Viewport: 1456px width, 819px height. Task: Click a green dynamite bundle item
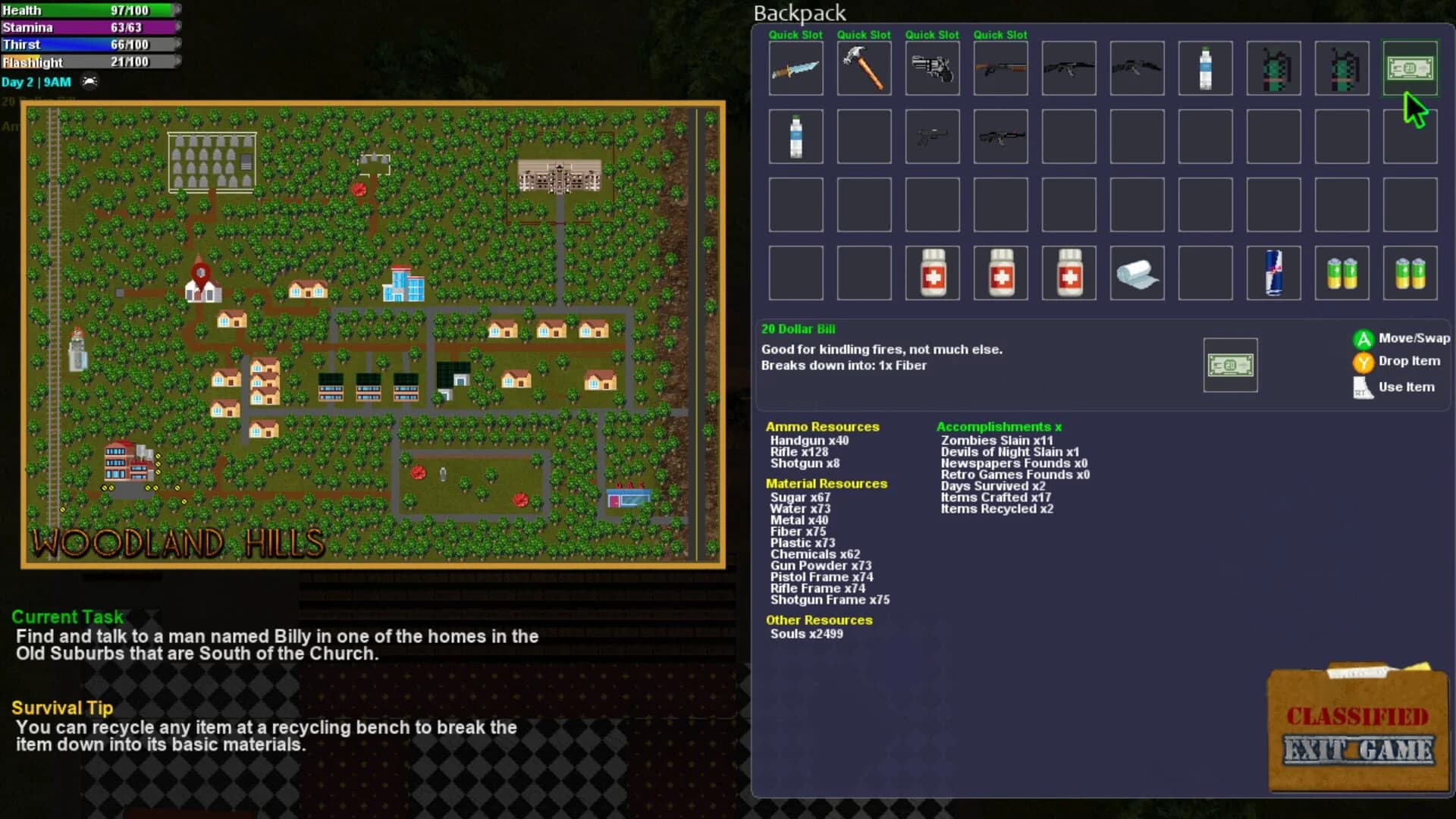[x=1273, y=68]
